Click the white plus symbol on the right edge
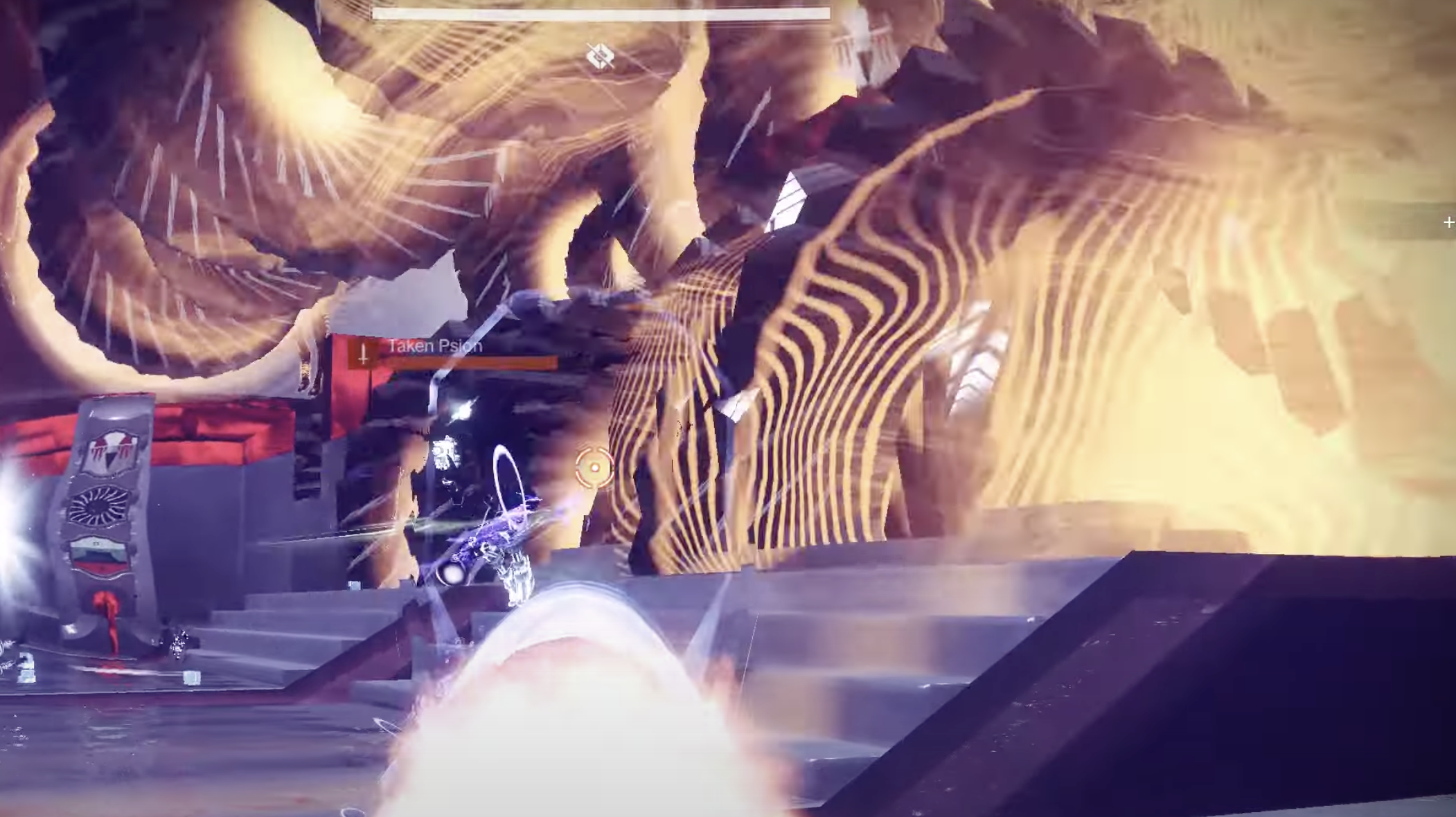This screenshot has width=1456, height=817. click(1450, 222)
